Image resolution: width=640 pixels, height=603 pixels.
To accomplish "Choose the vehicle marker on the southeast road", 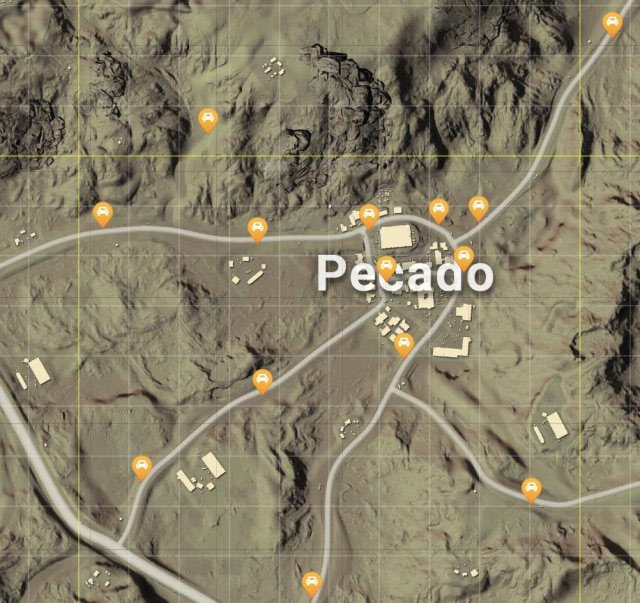I will tap(531, 489).
